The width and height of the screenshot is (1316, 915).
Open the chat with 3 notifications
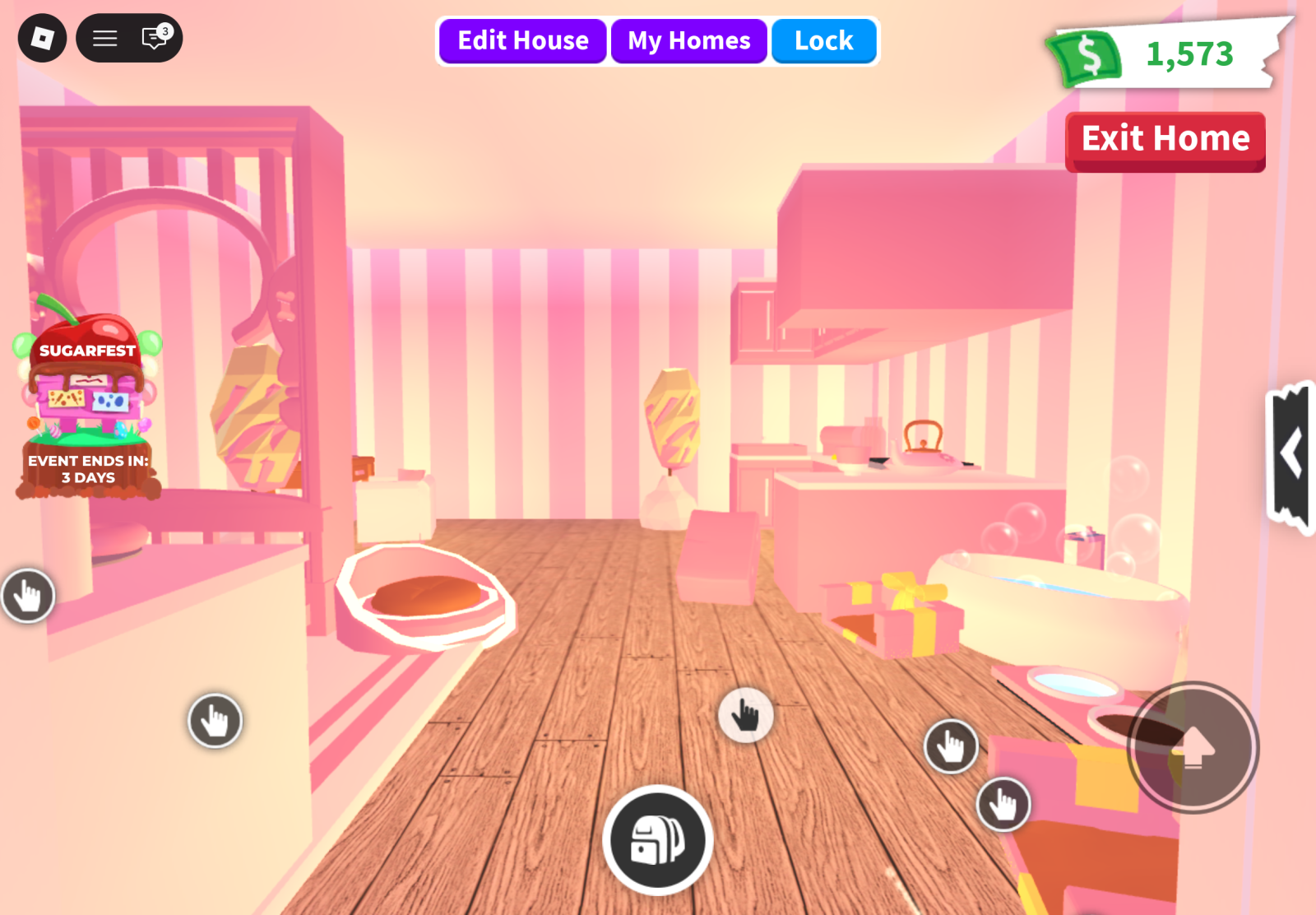[155, 38]
